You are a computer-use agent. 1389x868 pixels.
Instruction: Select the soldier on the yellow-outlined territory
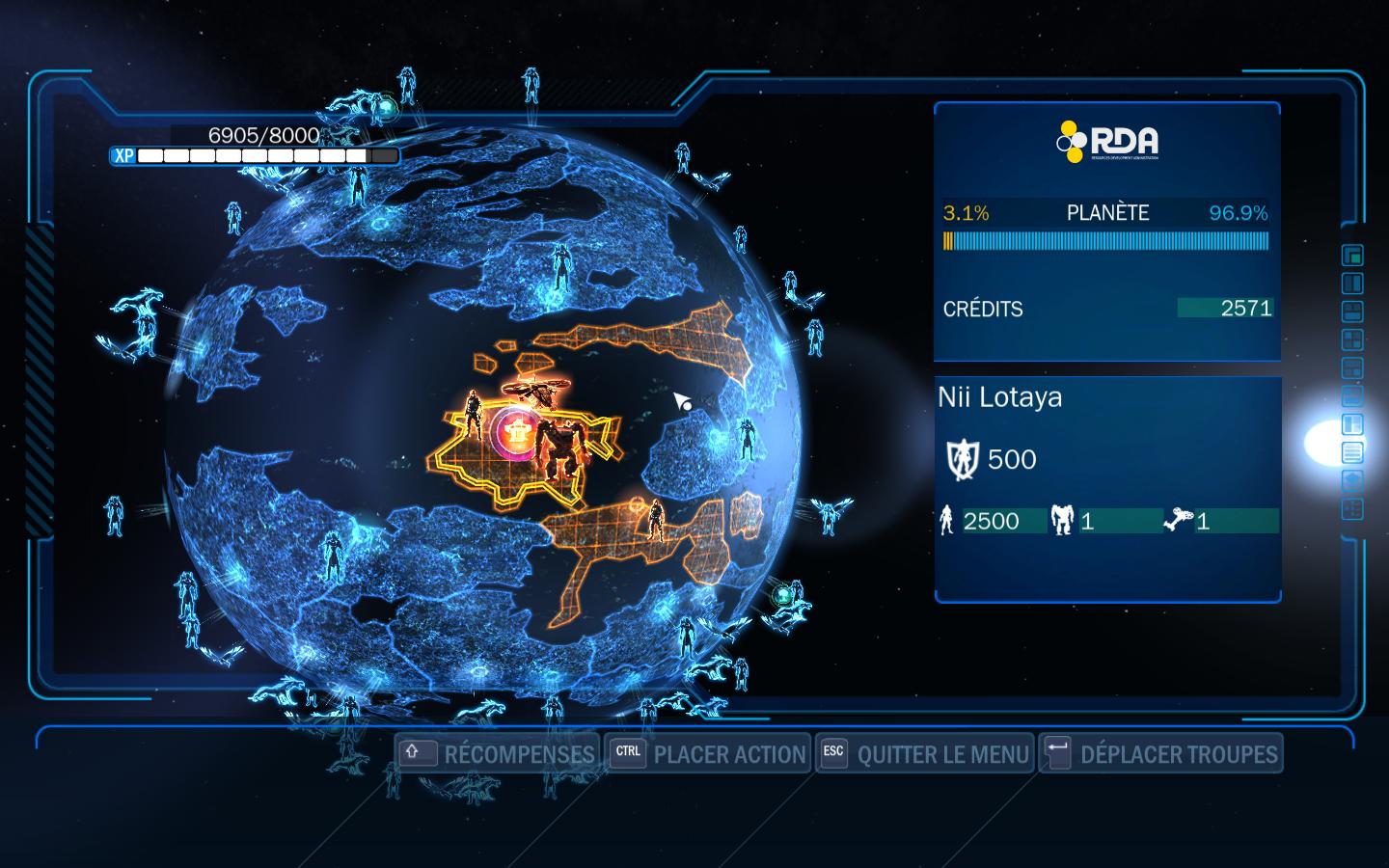point(474,415)
